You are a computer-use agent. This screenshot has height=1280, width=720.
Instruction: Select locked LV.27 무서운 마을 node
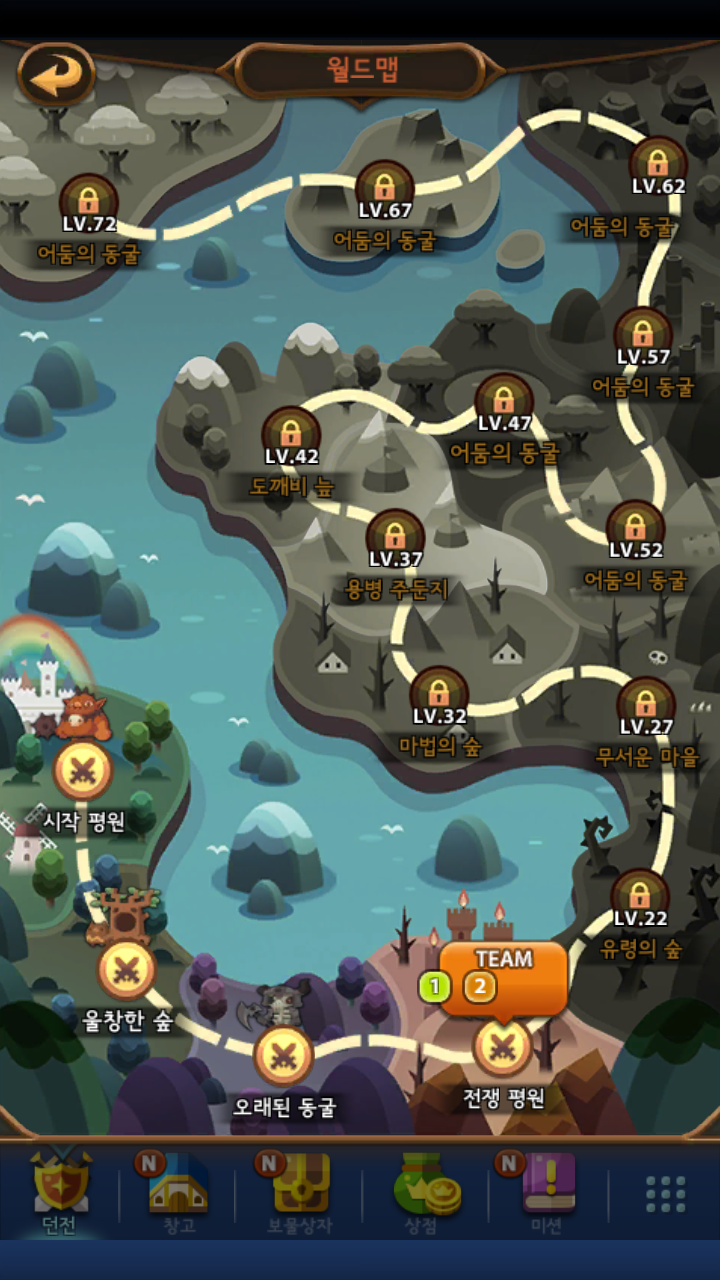click(646, 706)
